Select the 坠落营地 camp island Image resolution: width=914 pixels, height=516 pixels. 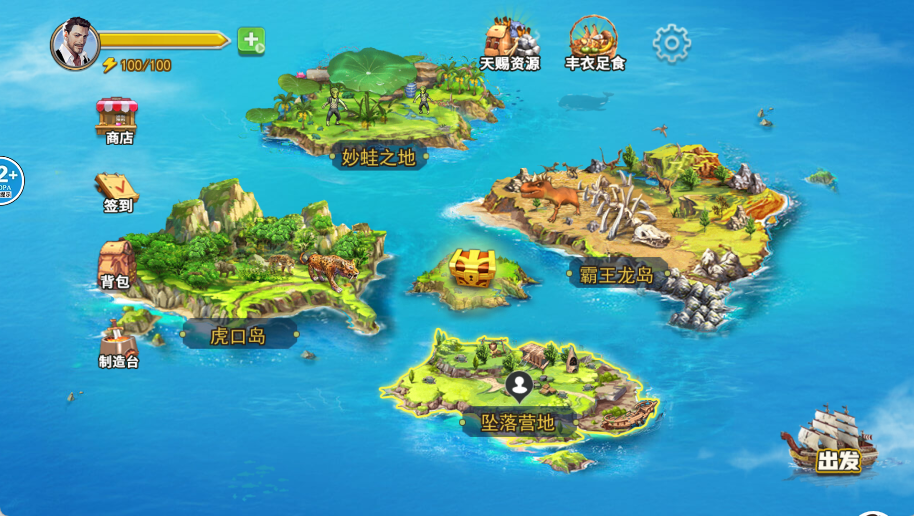pos(517,422)
